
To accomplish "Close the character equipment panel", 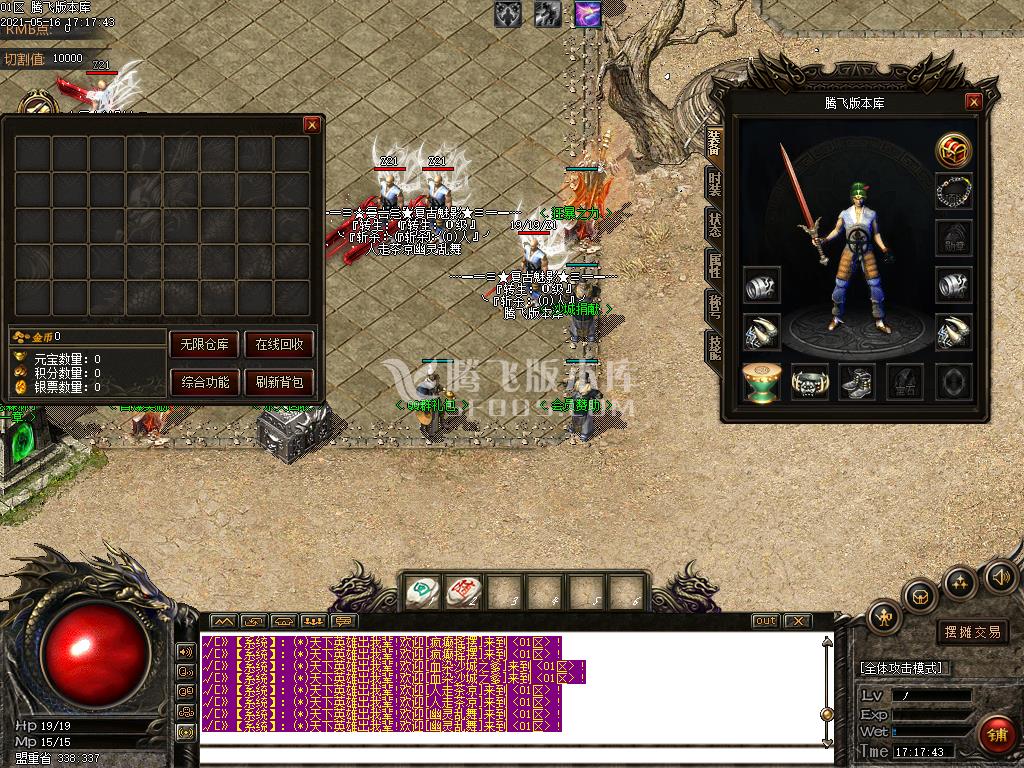I will [973, 102].
